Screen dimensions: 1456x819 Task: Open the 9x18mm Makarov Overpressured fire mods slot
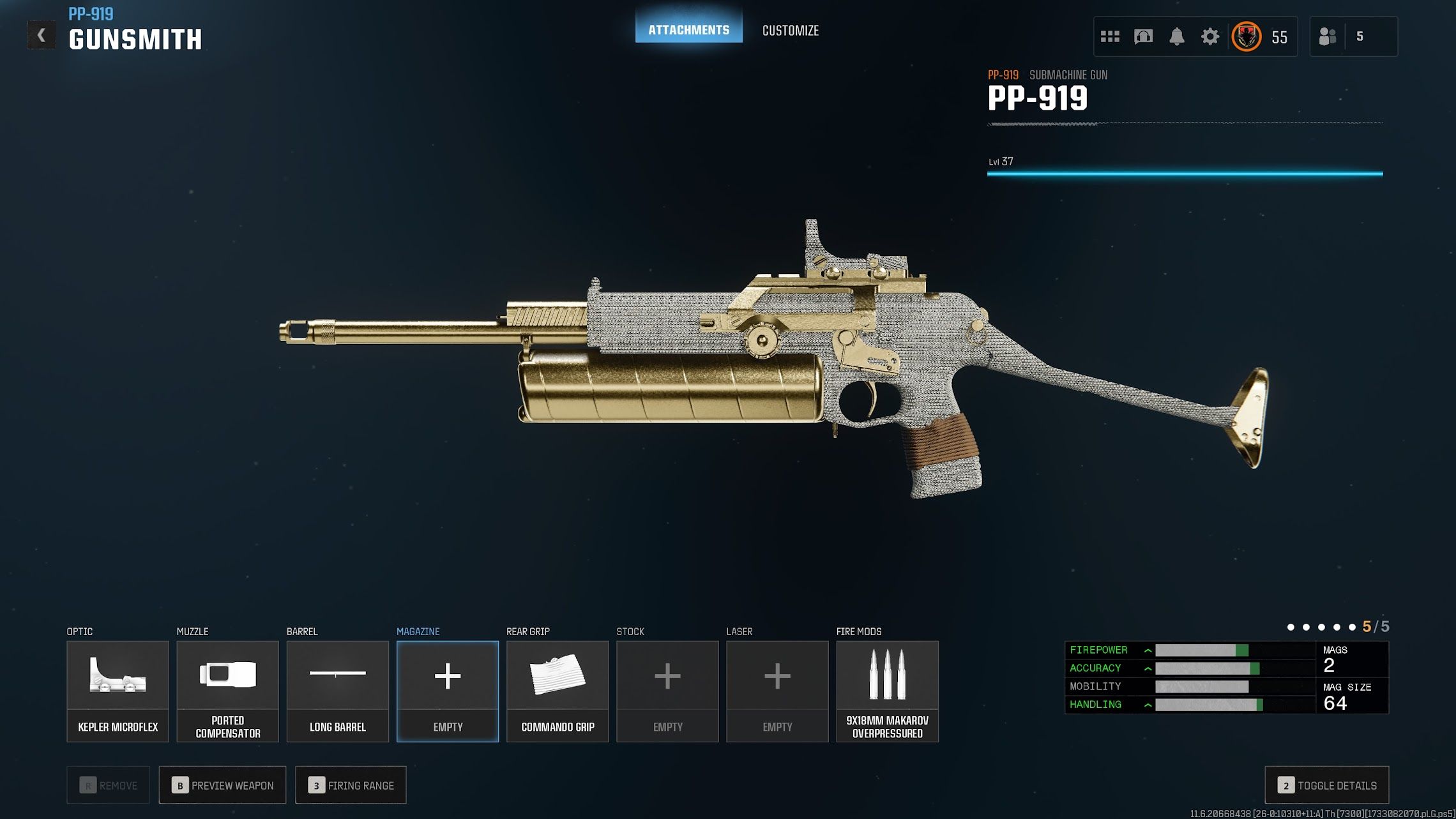[x=887, y=691]
